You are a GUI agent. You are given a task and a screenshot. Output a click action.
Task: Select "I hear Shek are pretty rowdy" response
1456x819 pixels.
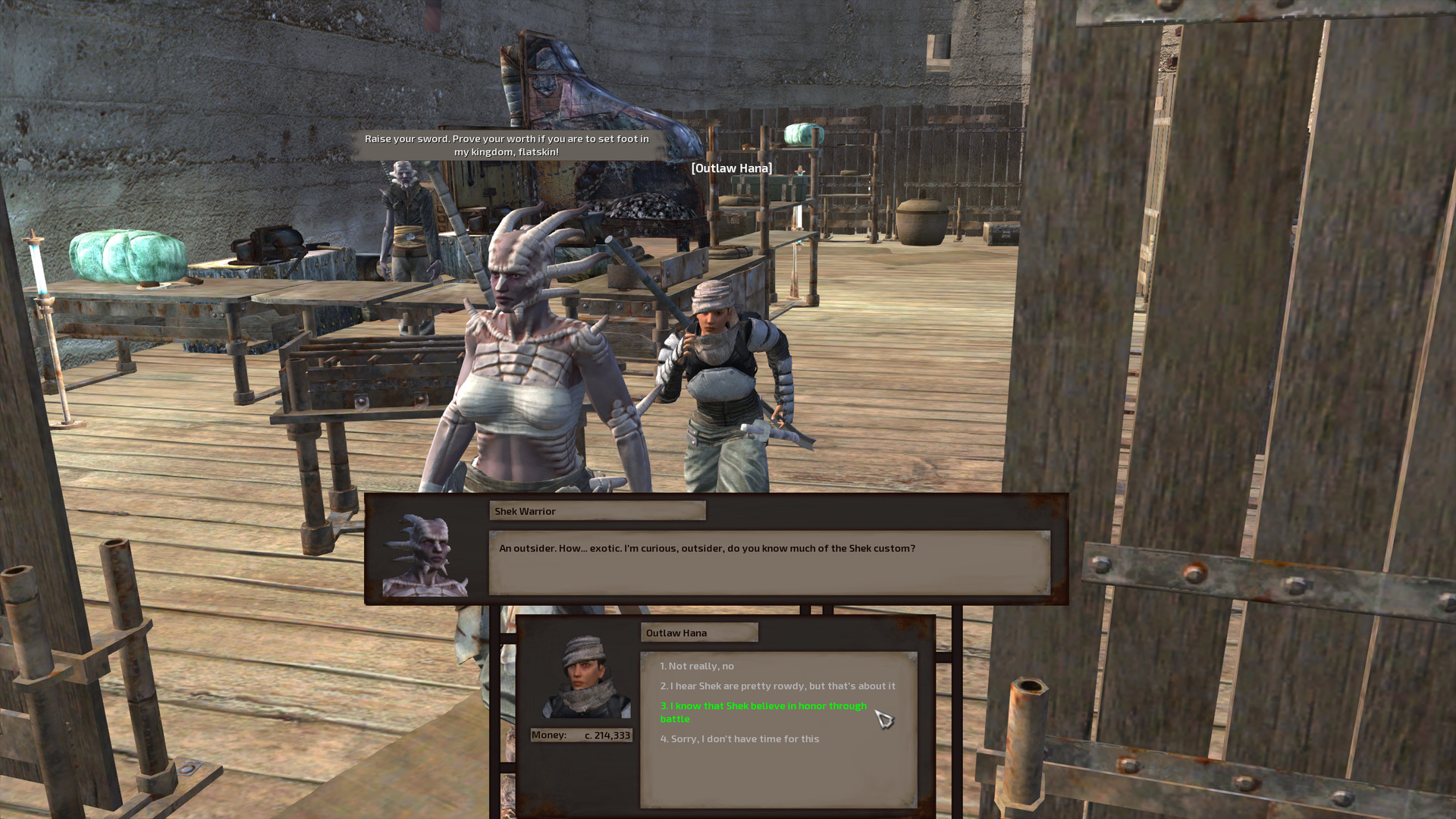click(777, 686)
